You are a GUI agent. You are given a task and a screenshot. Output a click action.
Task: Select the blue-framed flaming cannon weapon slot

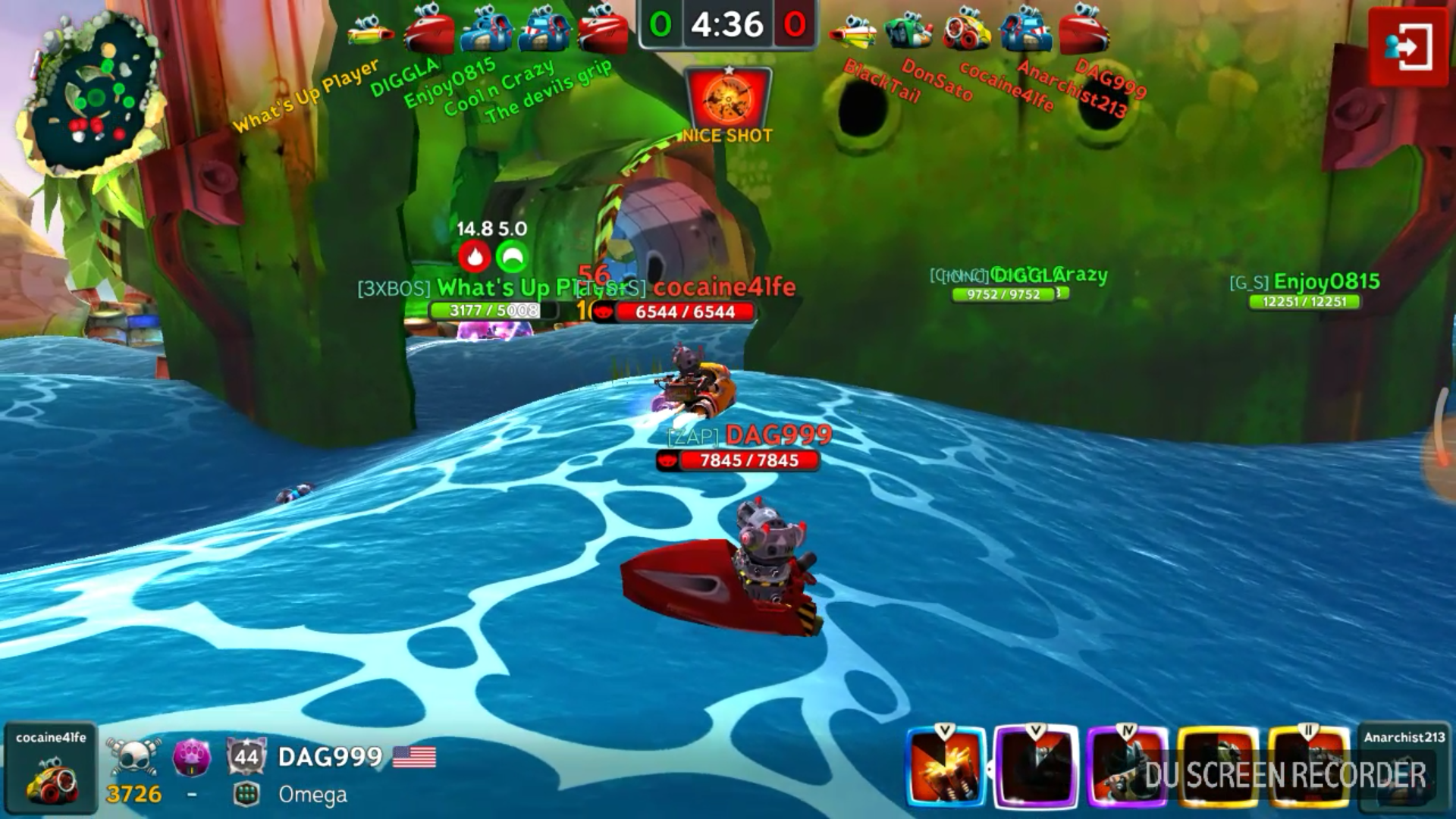[946, 767]
